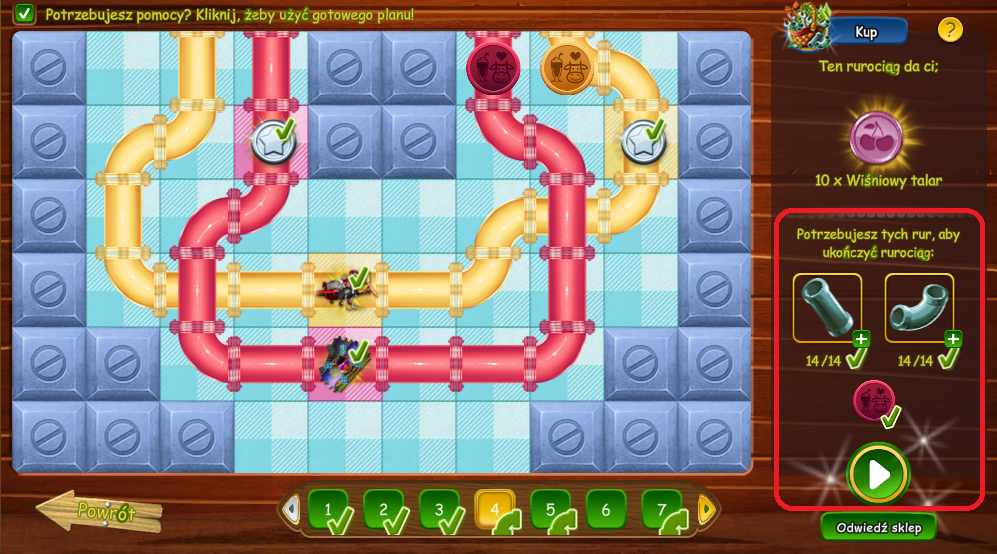This screenshot has width=997, height=554.
Task: Select level 2 tile
Action: coord(383,509)
